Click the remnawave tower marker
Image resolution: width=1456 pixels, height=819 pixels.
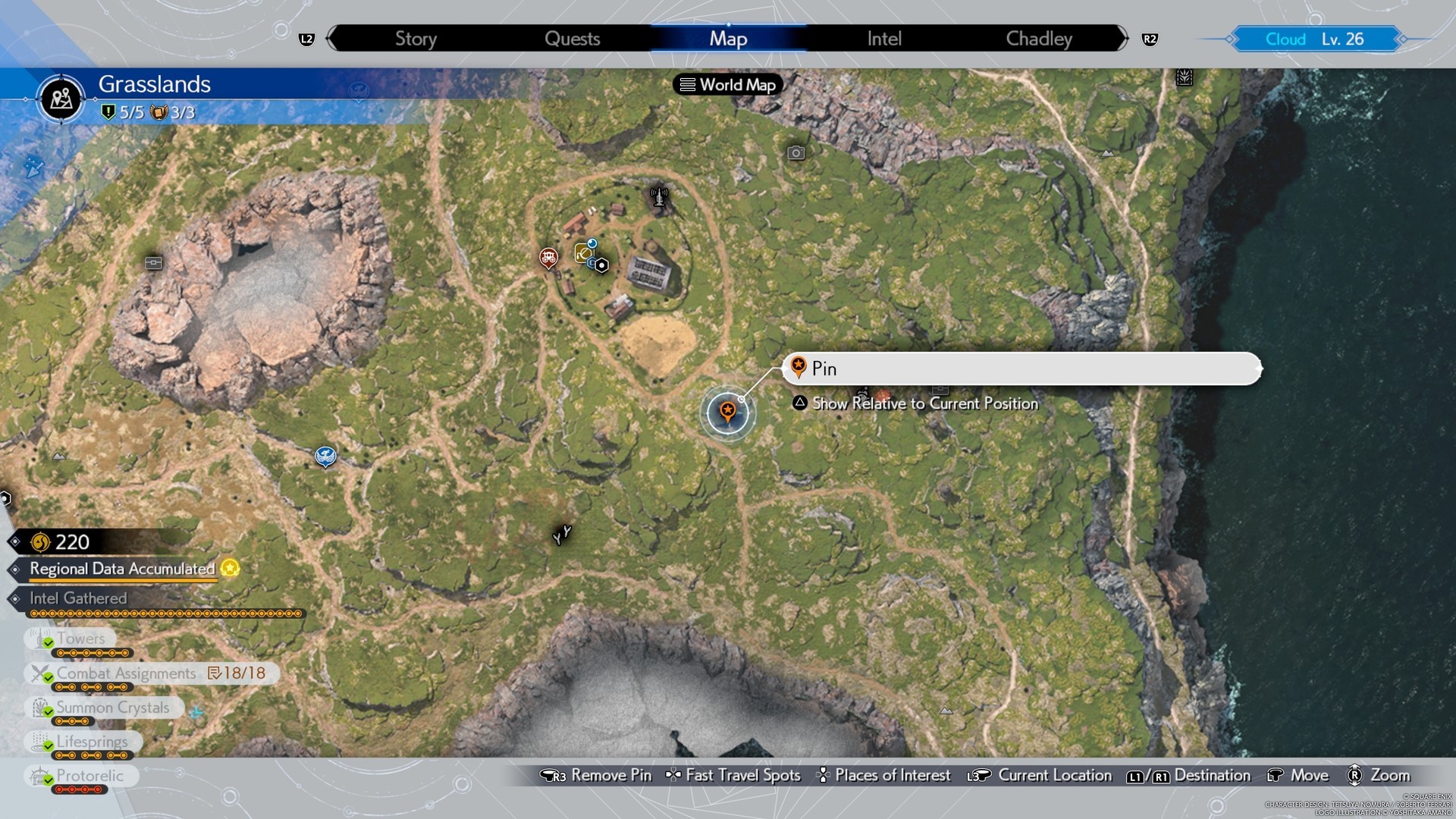pyautogui.click(x=659, y=197)
